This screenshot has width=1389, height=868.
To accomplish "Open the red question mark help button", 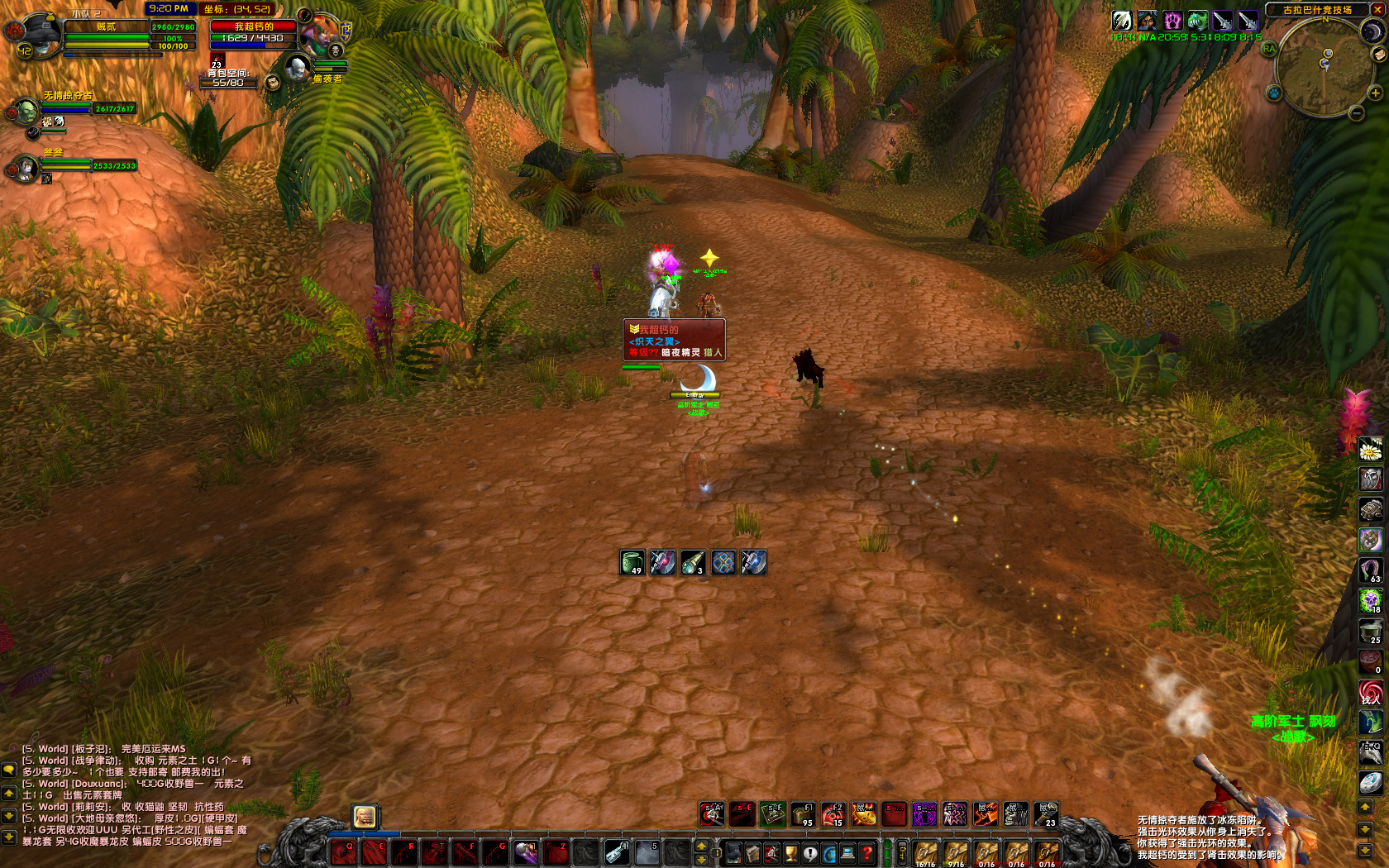I will tap(866, 852).
